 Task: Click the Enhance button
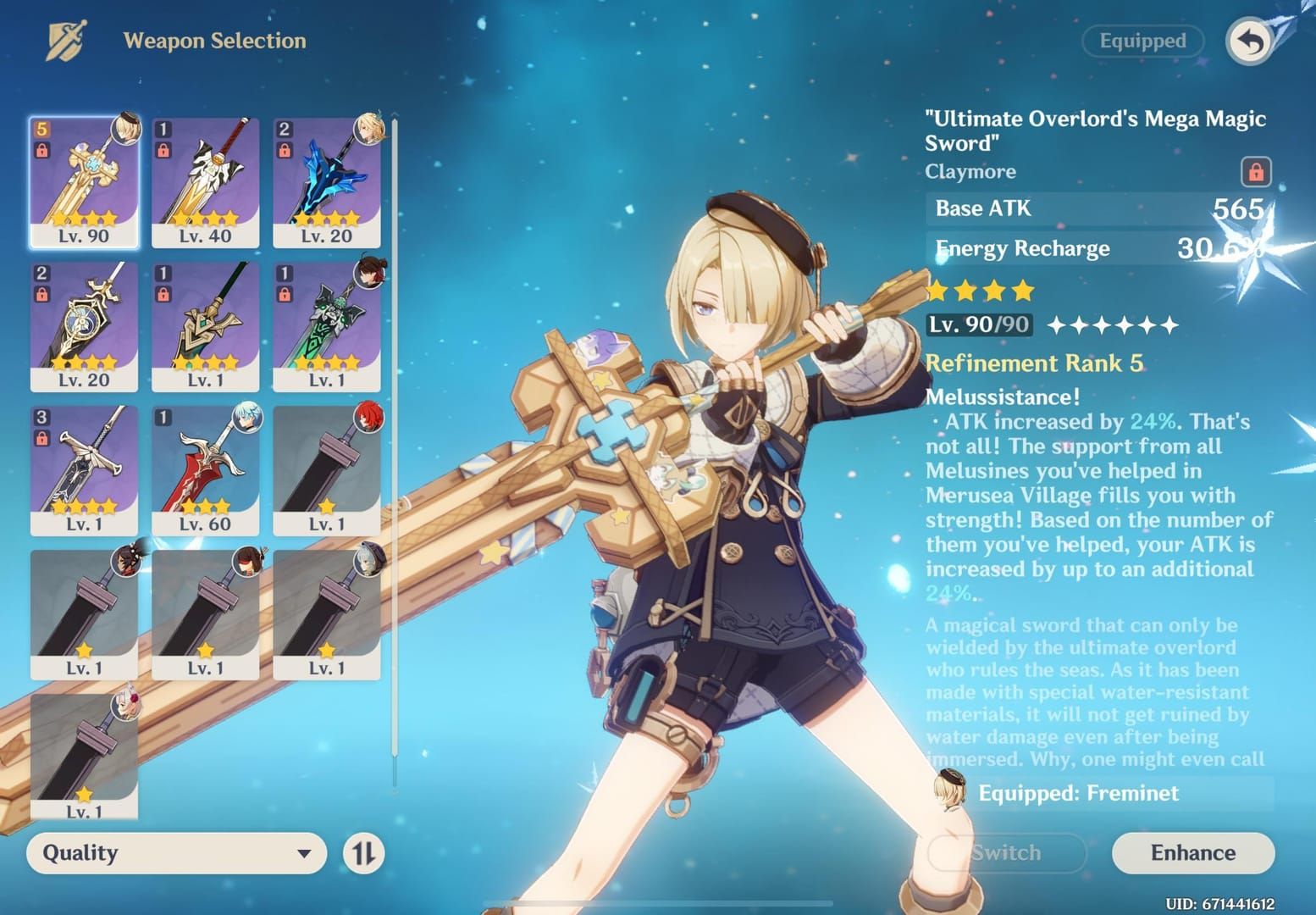click(x=1192, y=852)
